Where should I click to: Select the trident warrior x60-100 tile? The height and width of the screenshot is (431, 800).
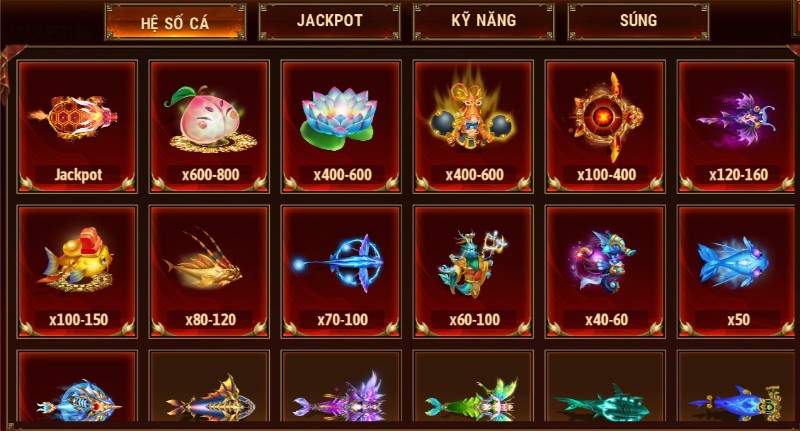coord(473,270)
